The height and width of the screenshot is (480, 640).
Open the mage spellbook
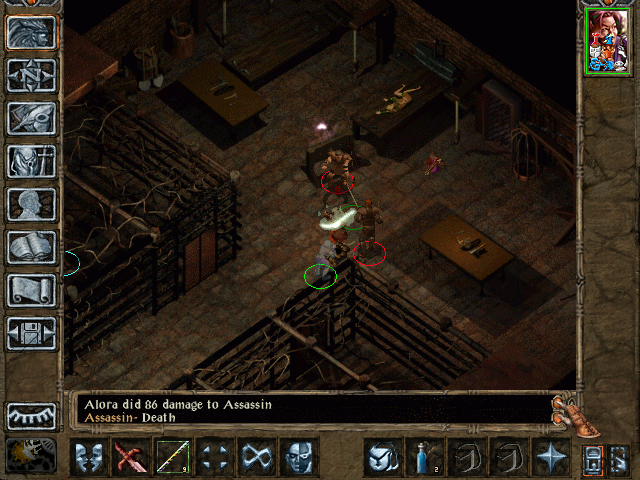pyautogui.click(x=32, y=247)
